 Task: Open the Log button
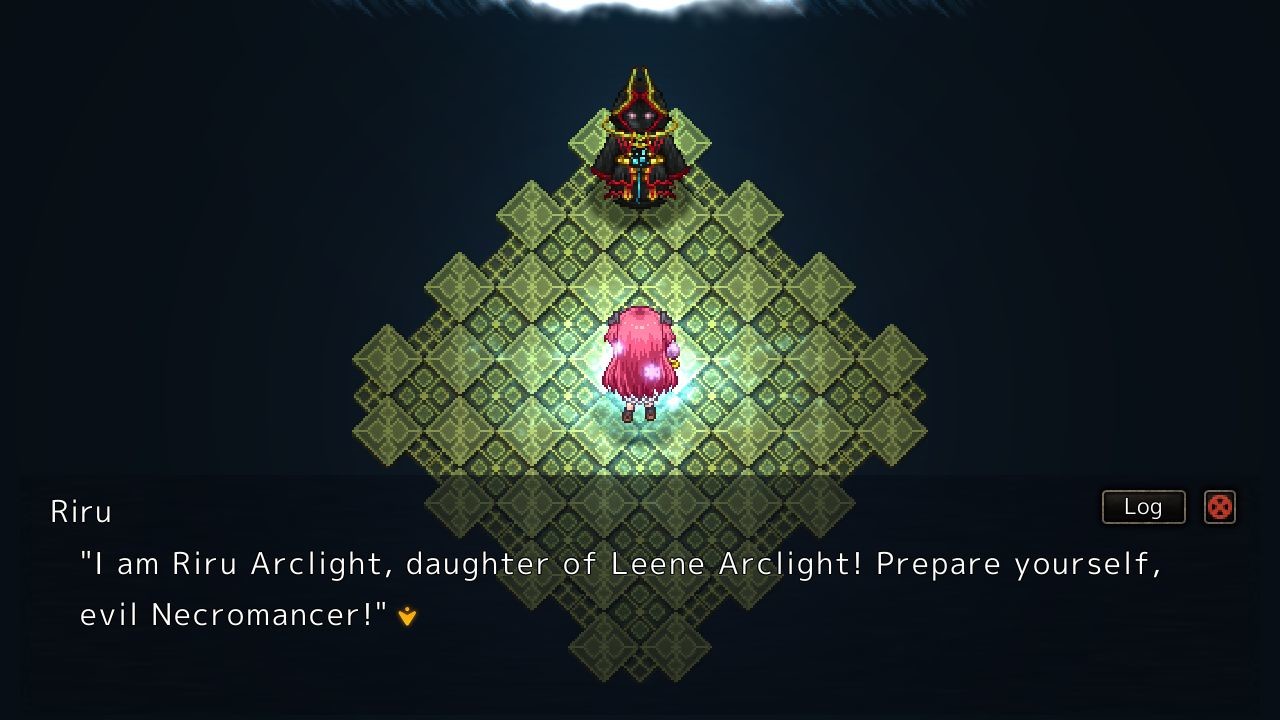coord(1143,507)
